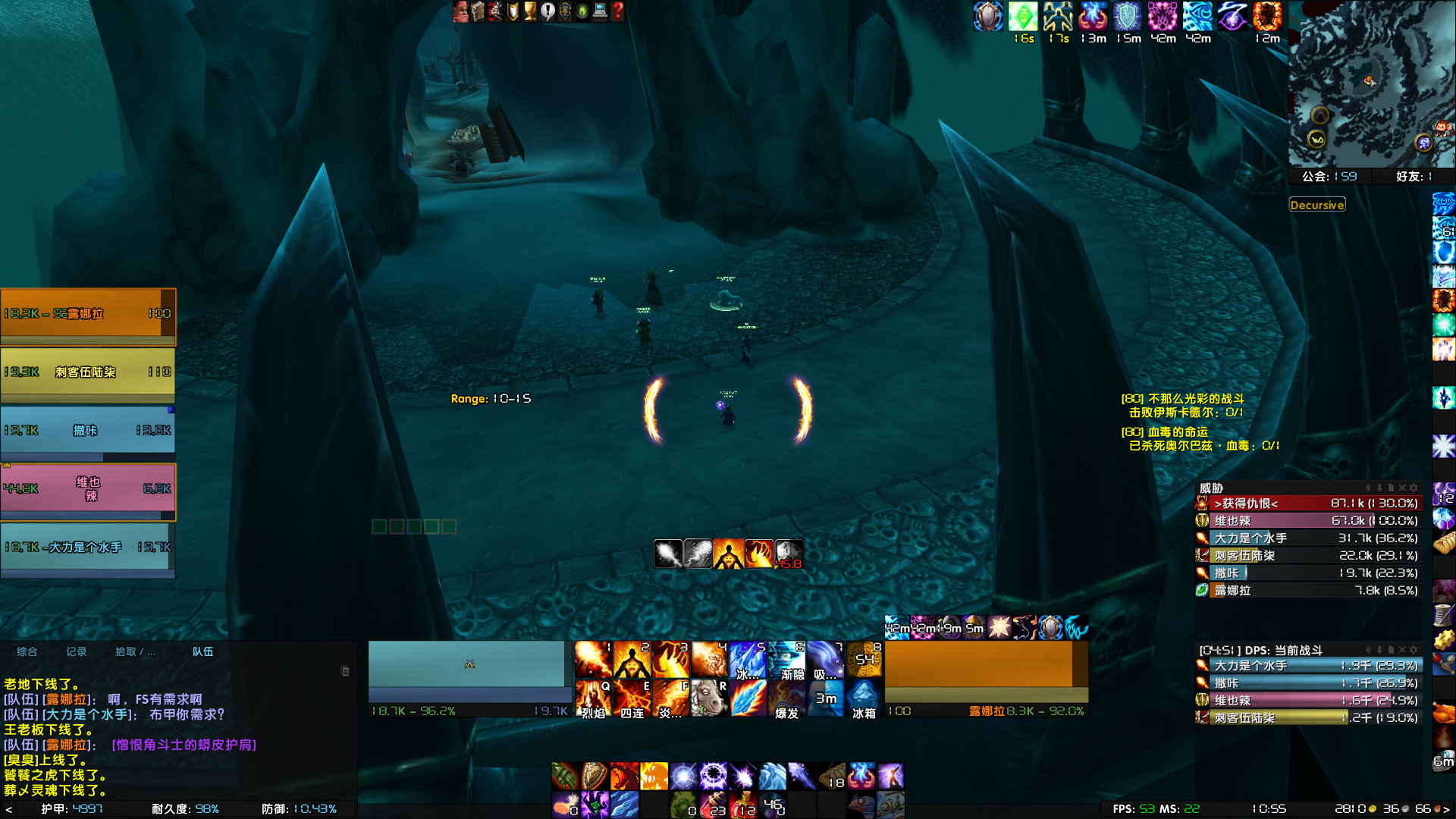The width and height of the screenshot is (1456, 819).
Task: Toggle the speaker icon on the DPS meter
Action: click(1368, 650)
